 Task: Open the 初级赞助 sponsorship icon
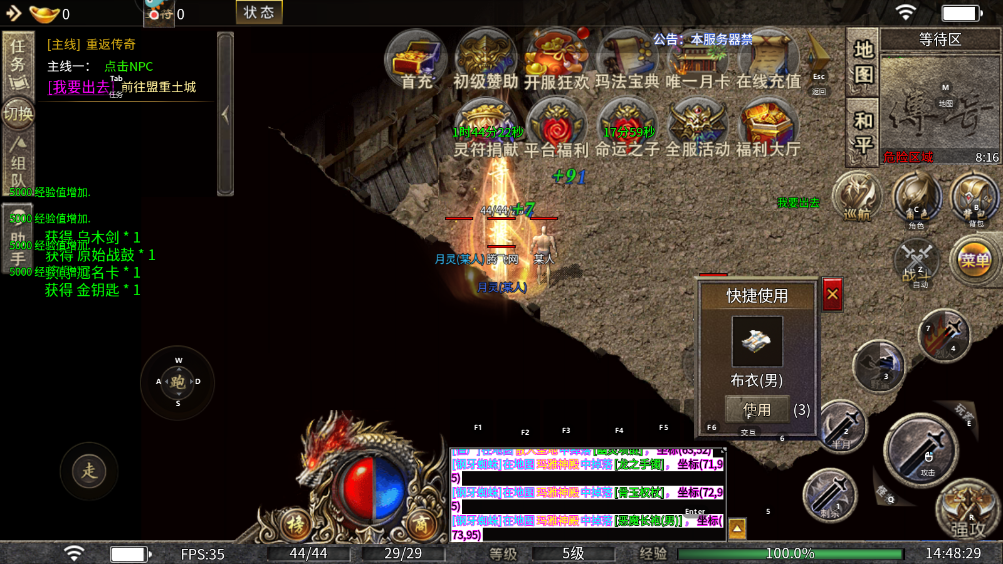(486, 59)
